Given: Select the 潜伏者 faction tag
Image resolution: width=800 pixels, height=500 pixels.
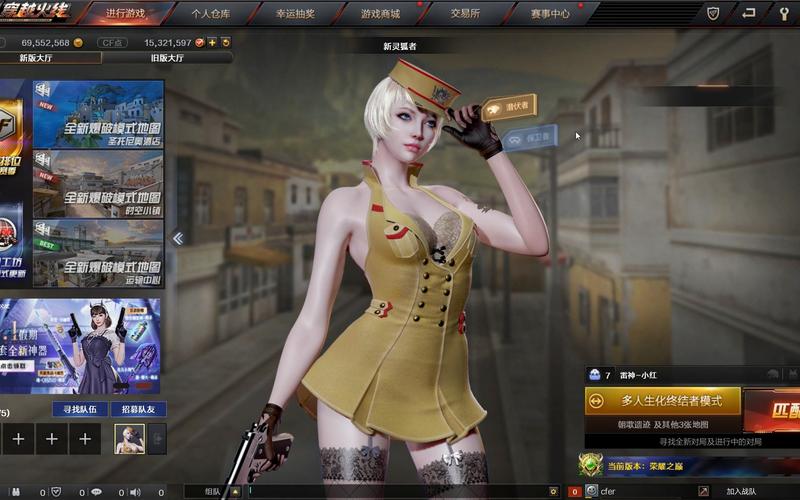Looking at the screenshot, I should pyautogui.click(x=509, y=106).
